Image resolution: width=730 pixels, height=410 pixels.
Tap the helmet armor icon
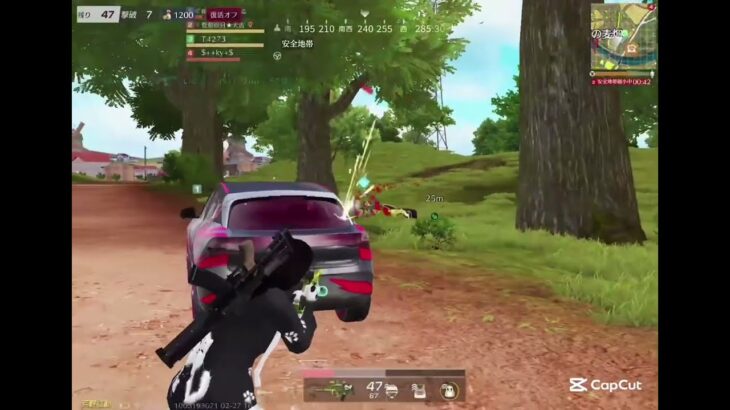(391, 390)
